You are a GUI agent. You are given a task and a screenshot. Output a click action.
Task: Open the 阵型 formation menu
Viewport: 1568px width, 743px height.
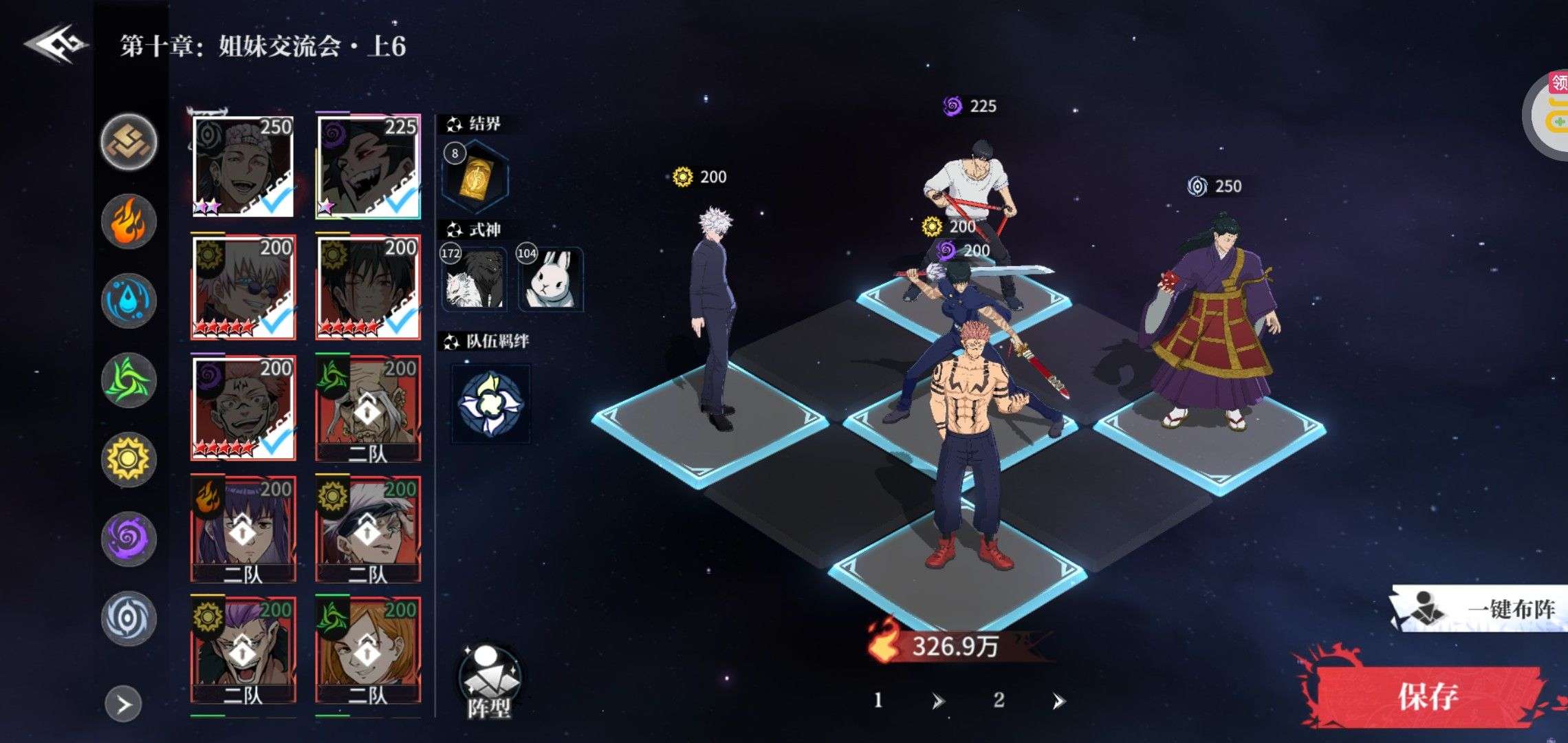pyautogui.click(x=489, y=682)
